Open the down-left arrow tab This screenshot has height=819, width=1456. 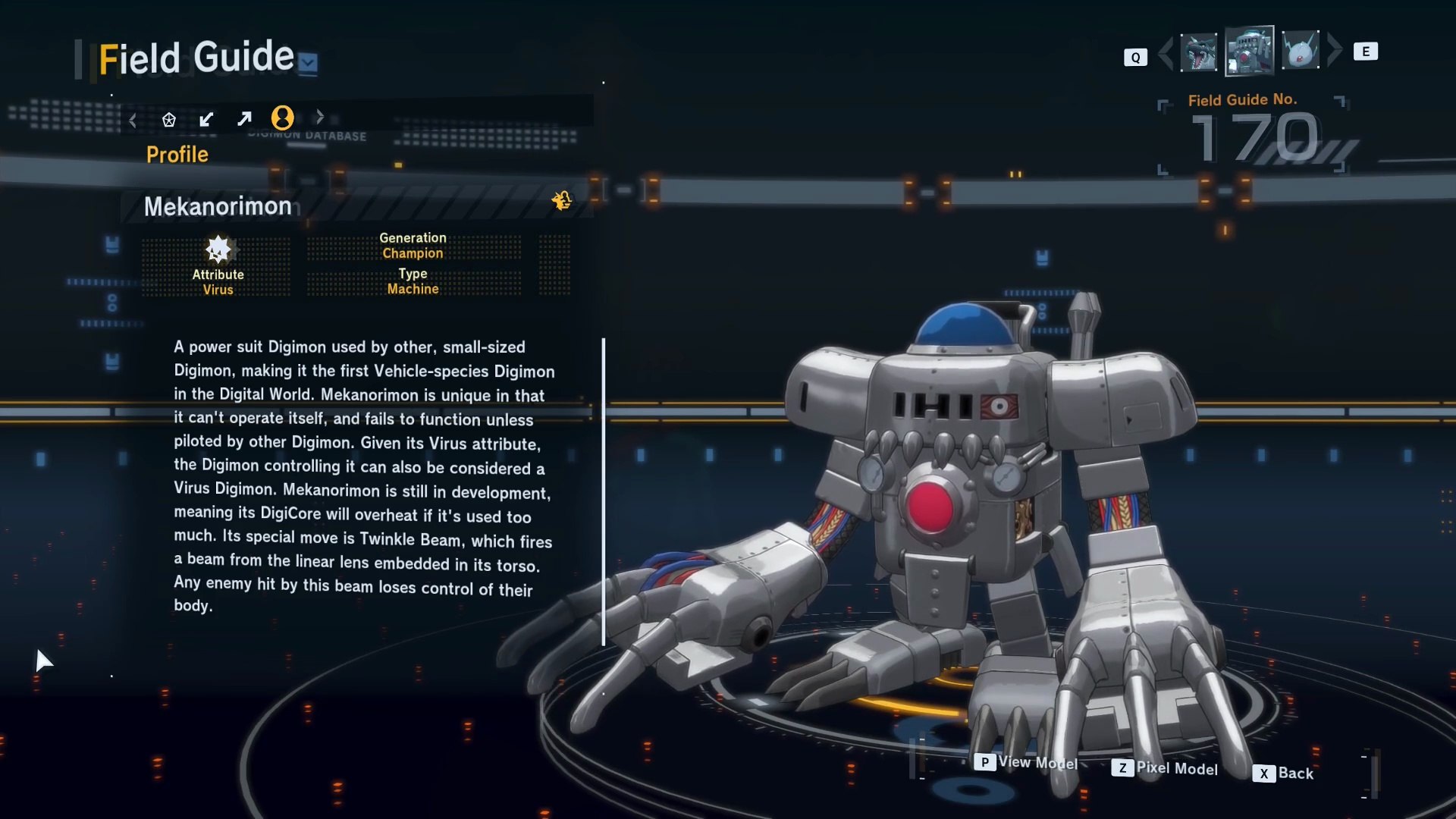pyautogui.click(x=206, y=119)
